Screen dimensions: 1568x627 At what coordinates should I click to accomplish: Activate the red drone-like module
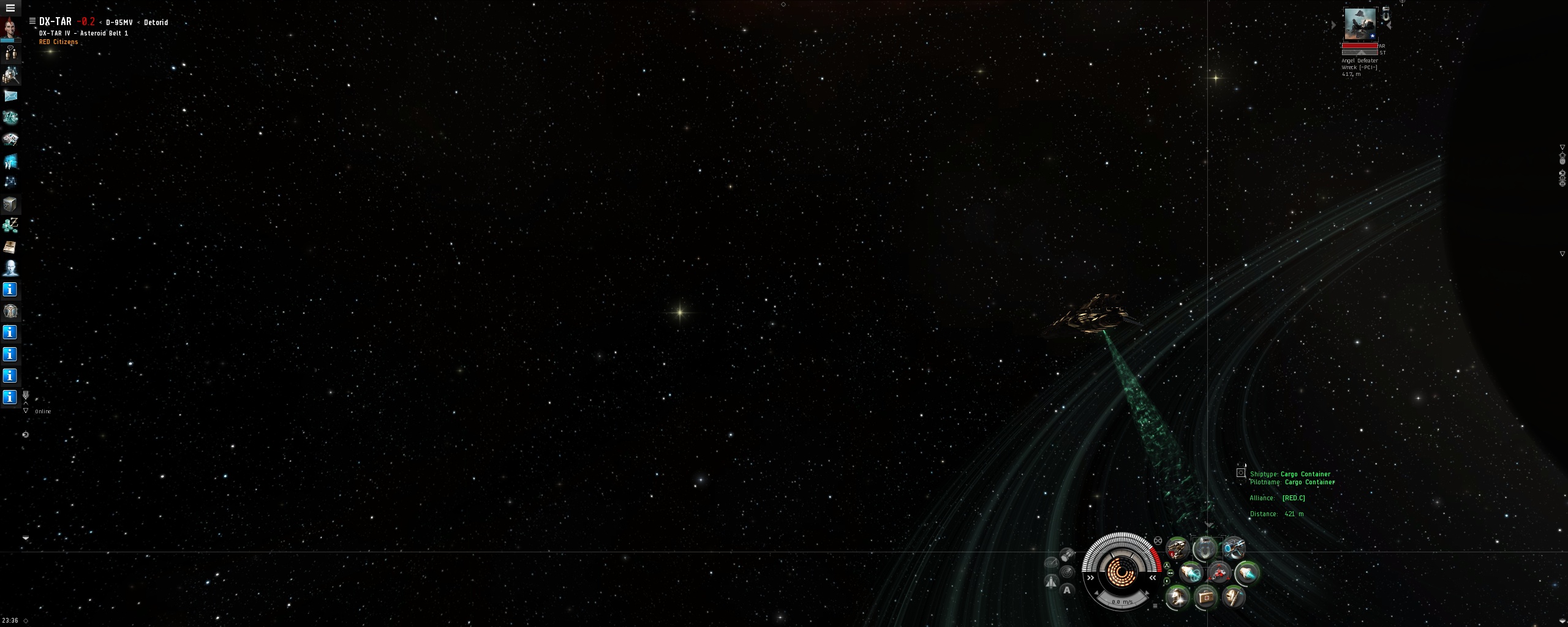[x=1219, y=574]
